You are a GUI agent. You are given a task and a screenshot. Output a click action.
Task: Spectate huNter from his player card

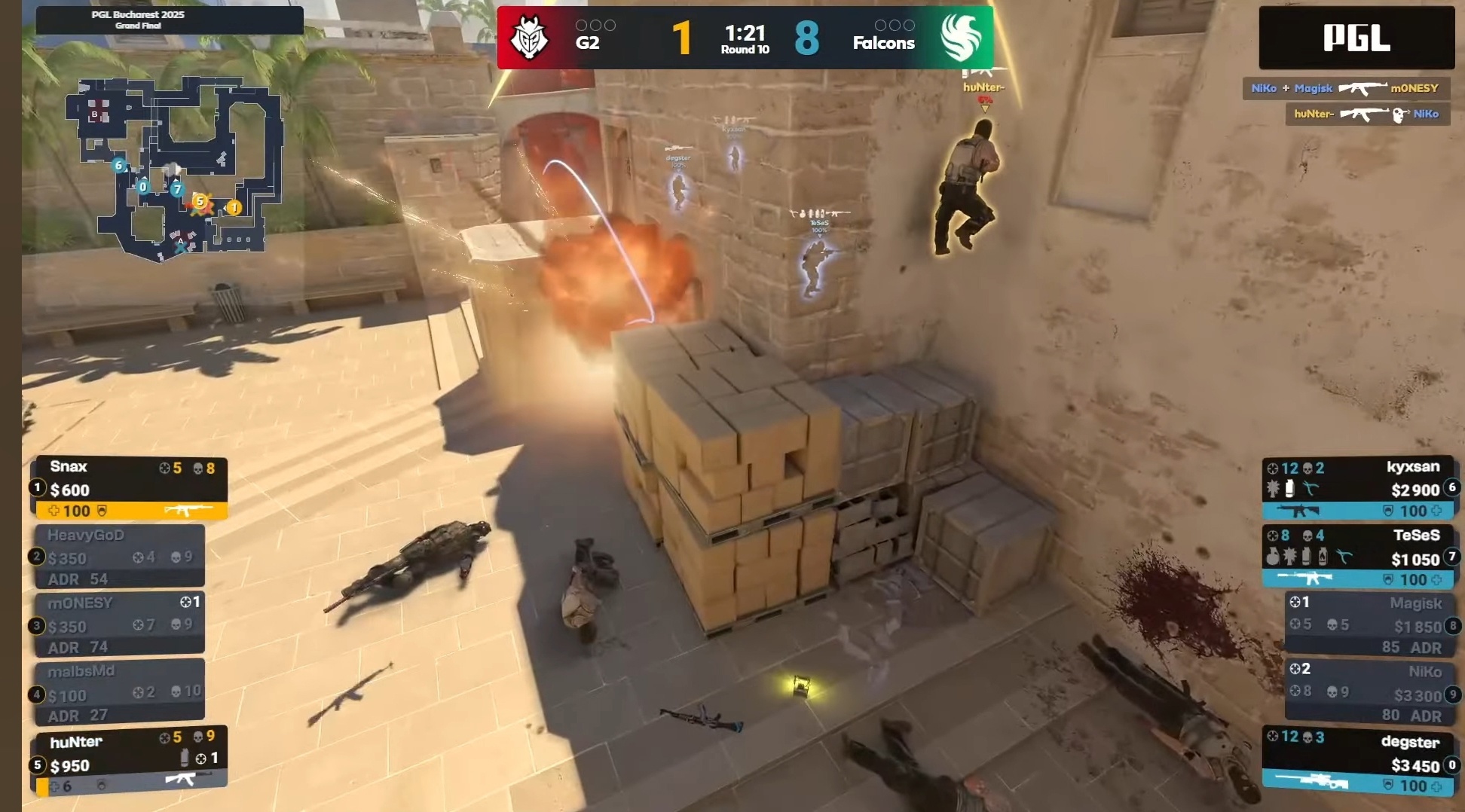pyautogui.click(x=129, y=762)
